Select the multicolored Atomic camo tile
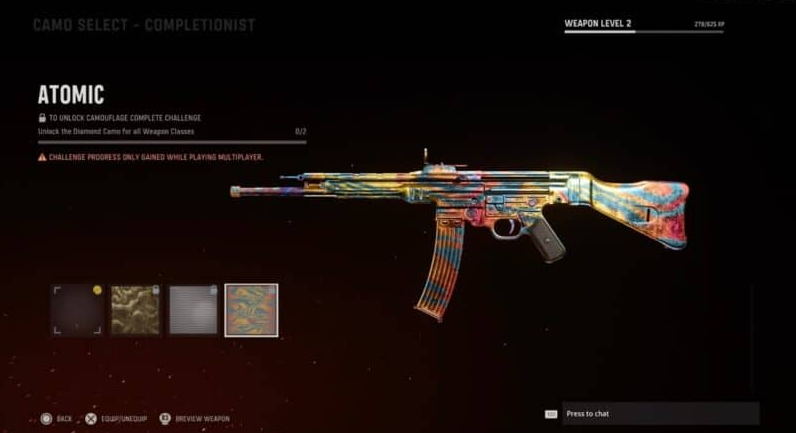This screenshot has height=433, width=796. tap(251, 310)
